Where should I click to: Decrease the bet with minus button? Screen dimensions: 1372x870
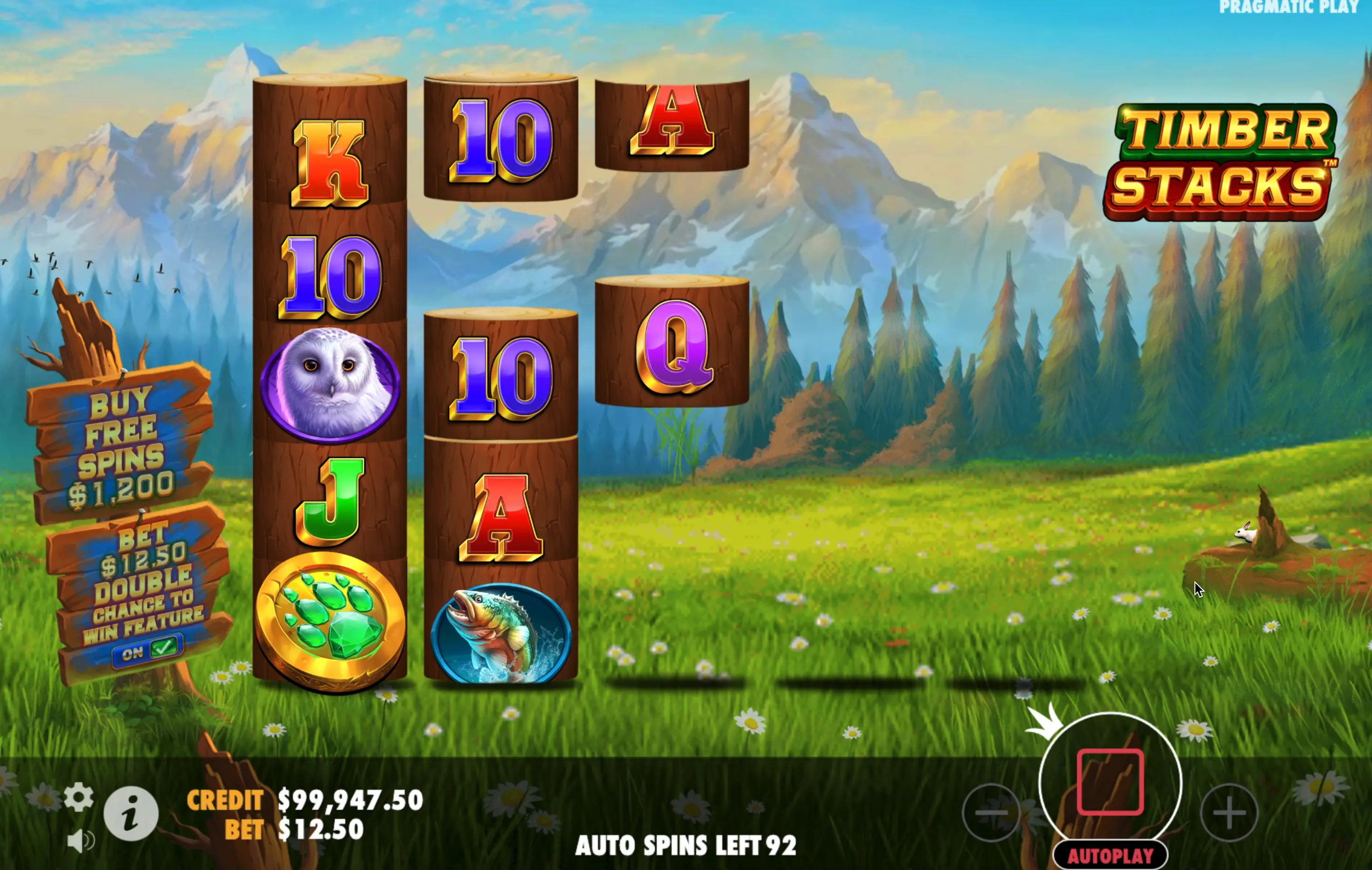(991, 813)
